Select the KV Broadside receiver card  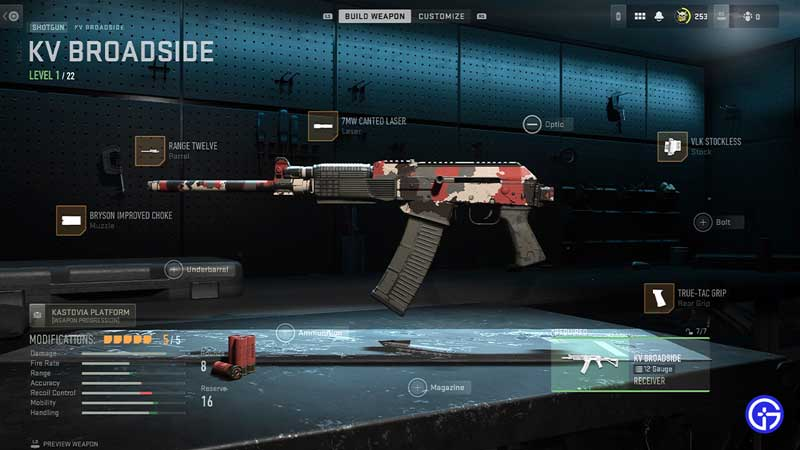(x=630, y=364)
